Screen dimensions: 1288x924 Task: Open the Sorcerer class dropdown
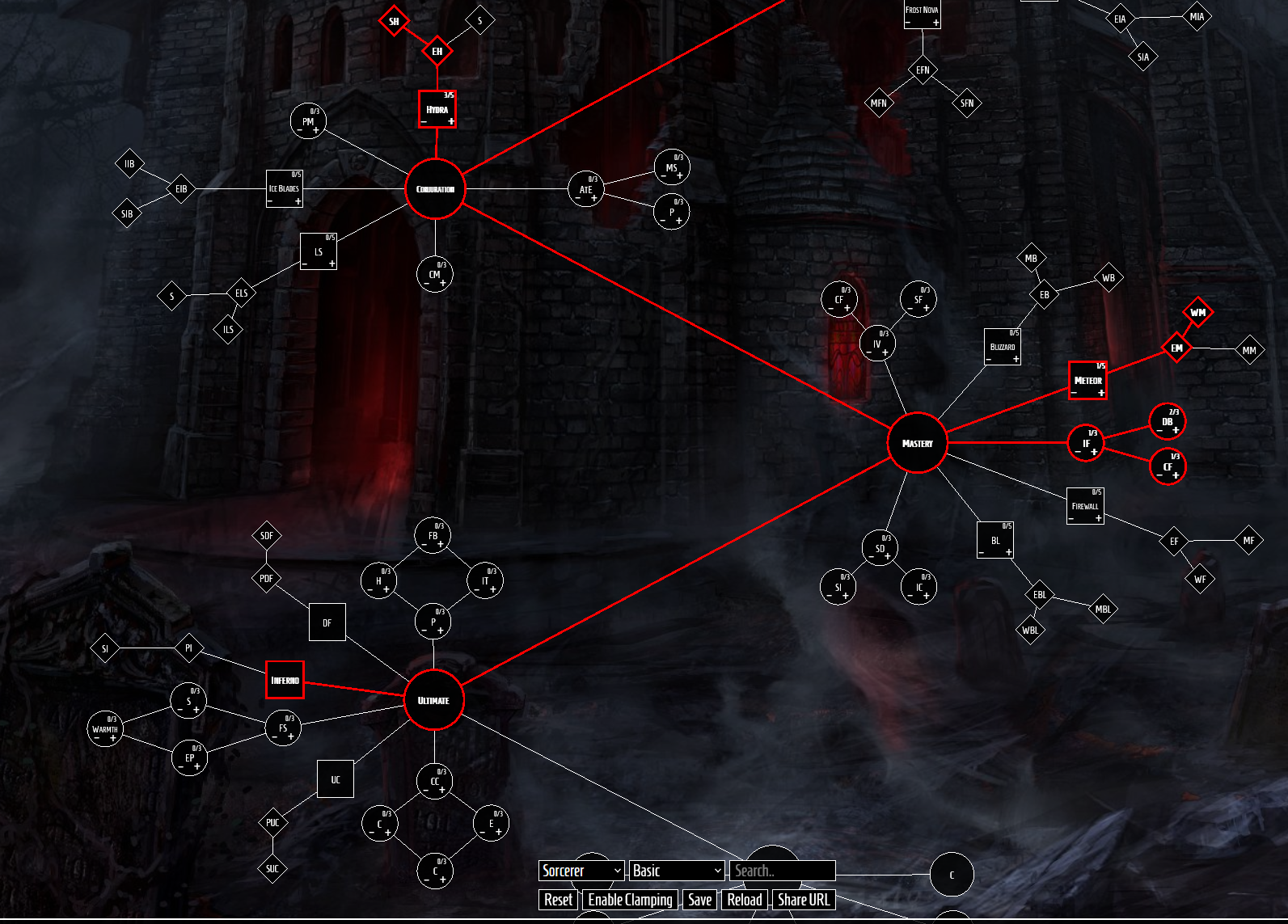581,871
